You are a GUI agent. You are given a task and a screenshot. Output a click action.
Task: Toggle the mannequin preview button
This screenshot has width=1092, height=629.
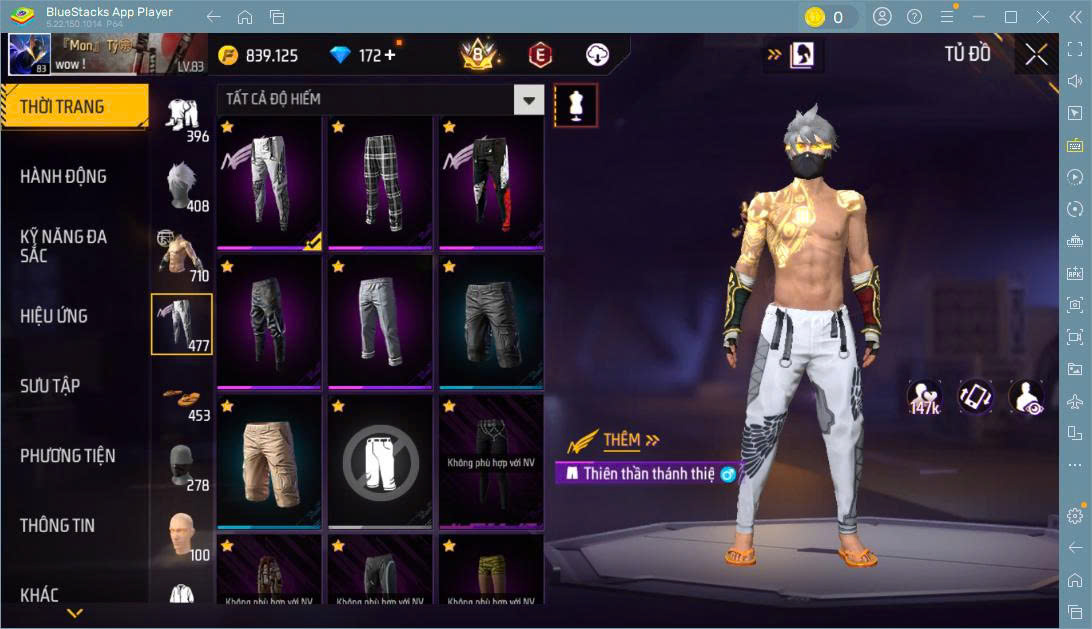[x=576, y=104]
